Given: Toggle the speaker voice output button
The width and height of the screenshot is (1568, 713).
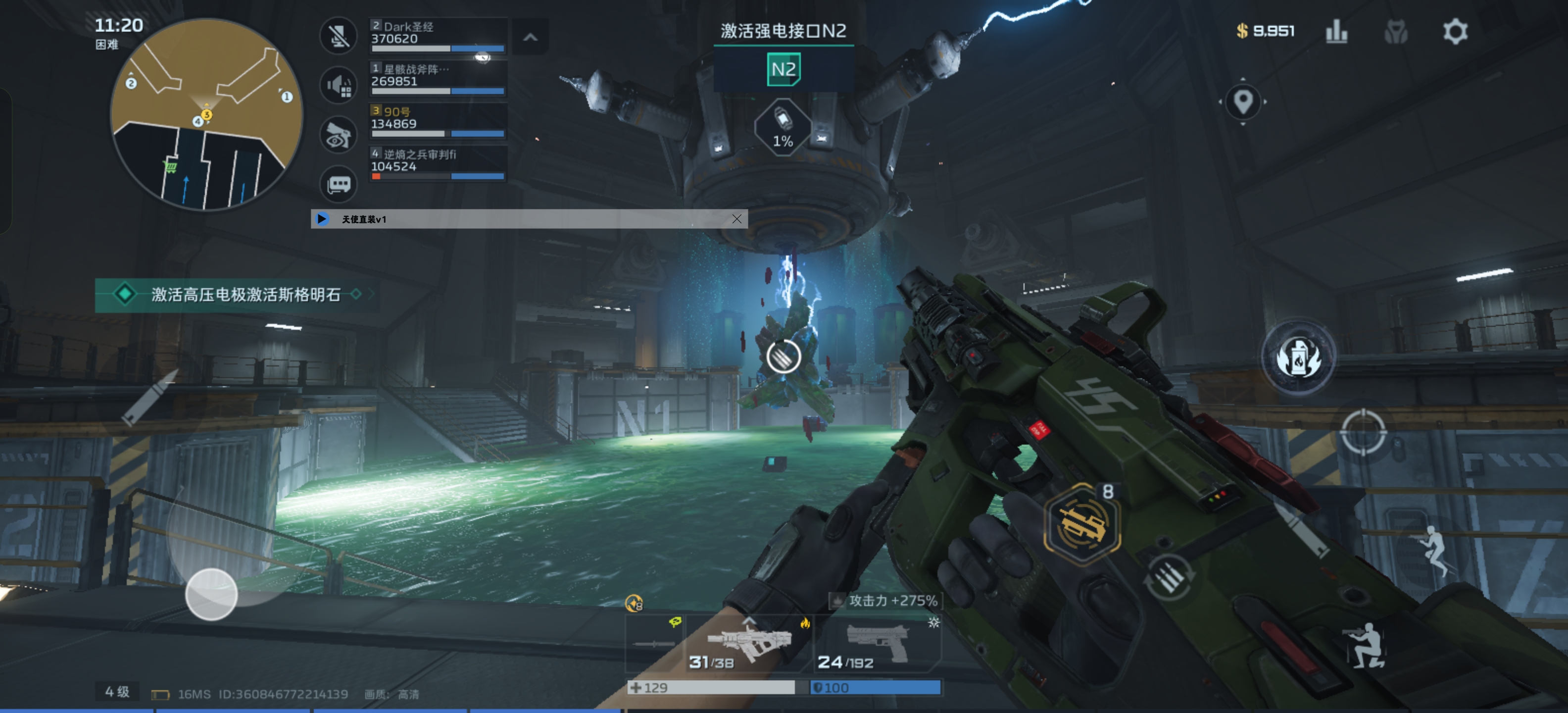Looking at the screenshot, I should (339, 85).
